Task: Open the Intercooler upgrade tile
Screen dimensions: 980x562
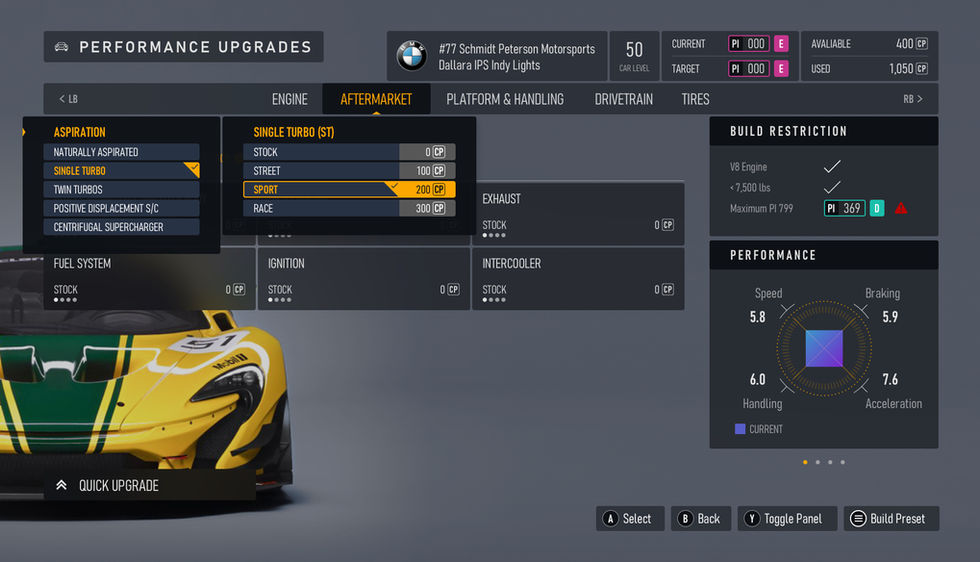Action: (577, 277)
